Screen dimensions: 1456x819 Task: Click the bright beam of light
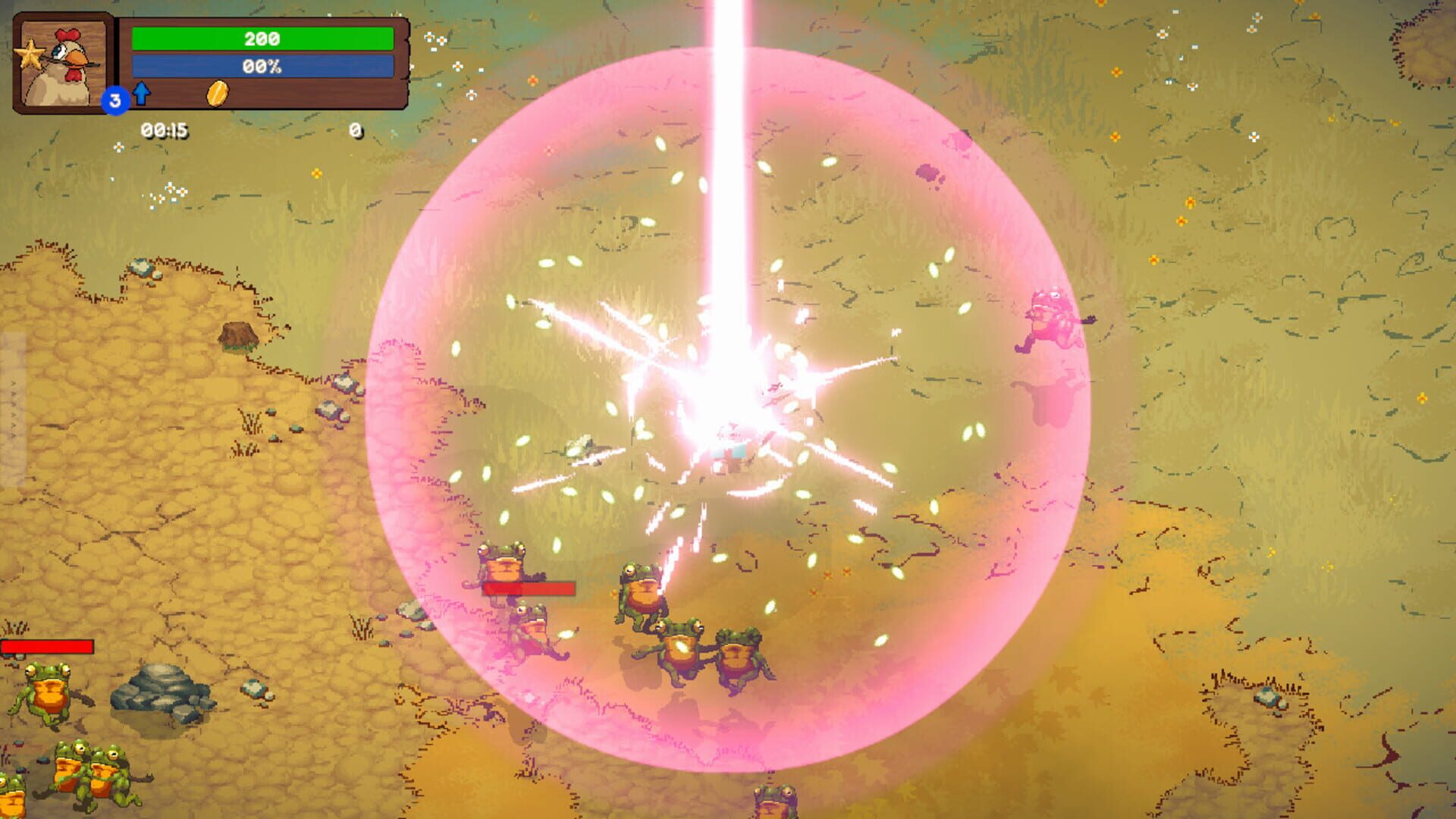pos(726,152)
